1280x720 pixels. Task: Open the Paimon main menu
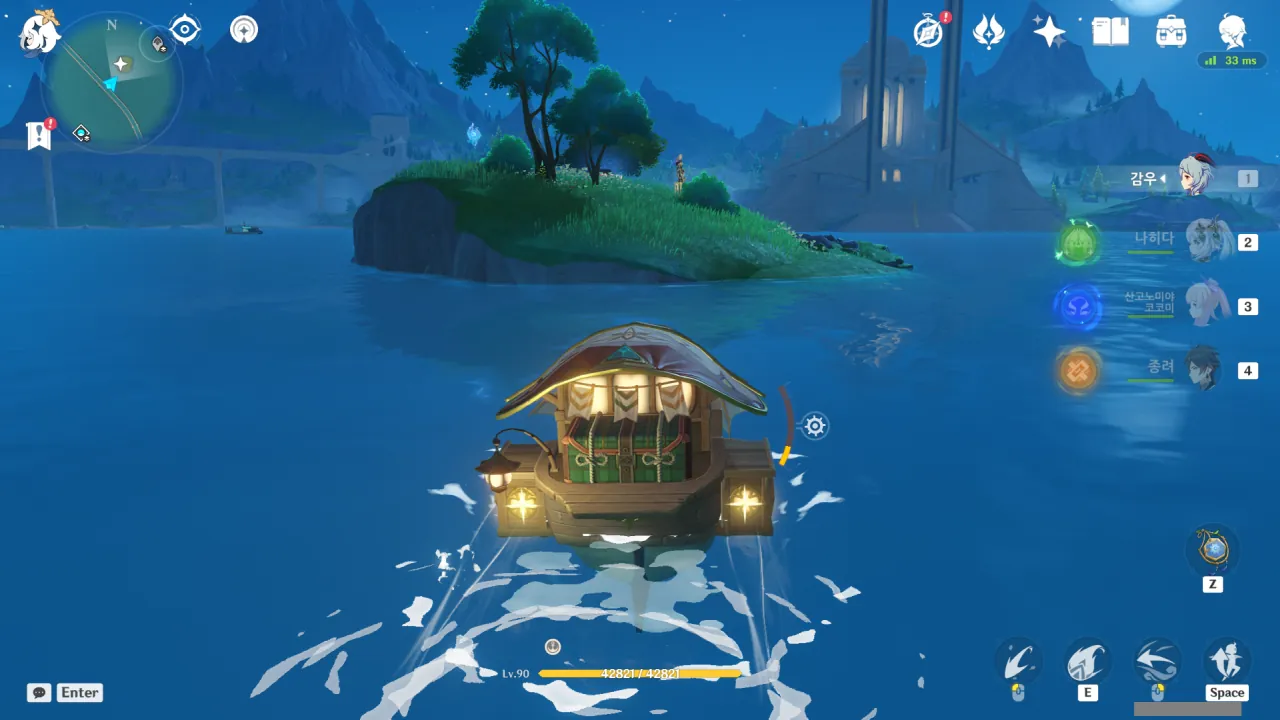(x=40, y=32)
